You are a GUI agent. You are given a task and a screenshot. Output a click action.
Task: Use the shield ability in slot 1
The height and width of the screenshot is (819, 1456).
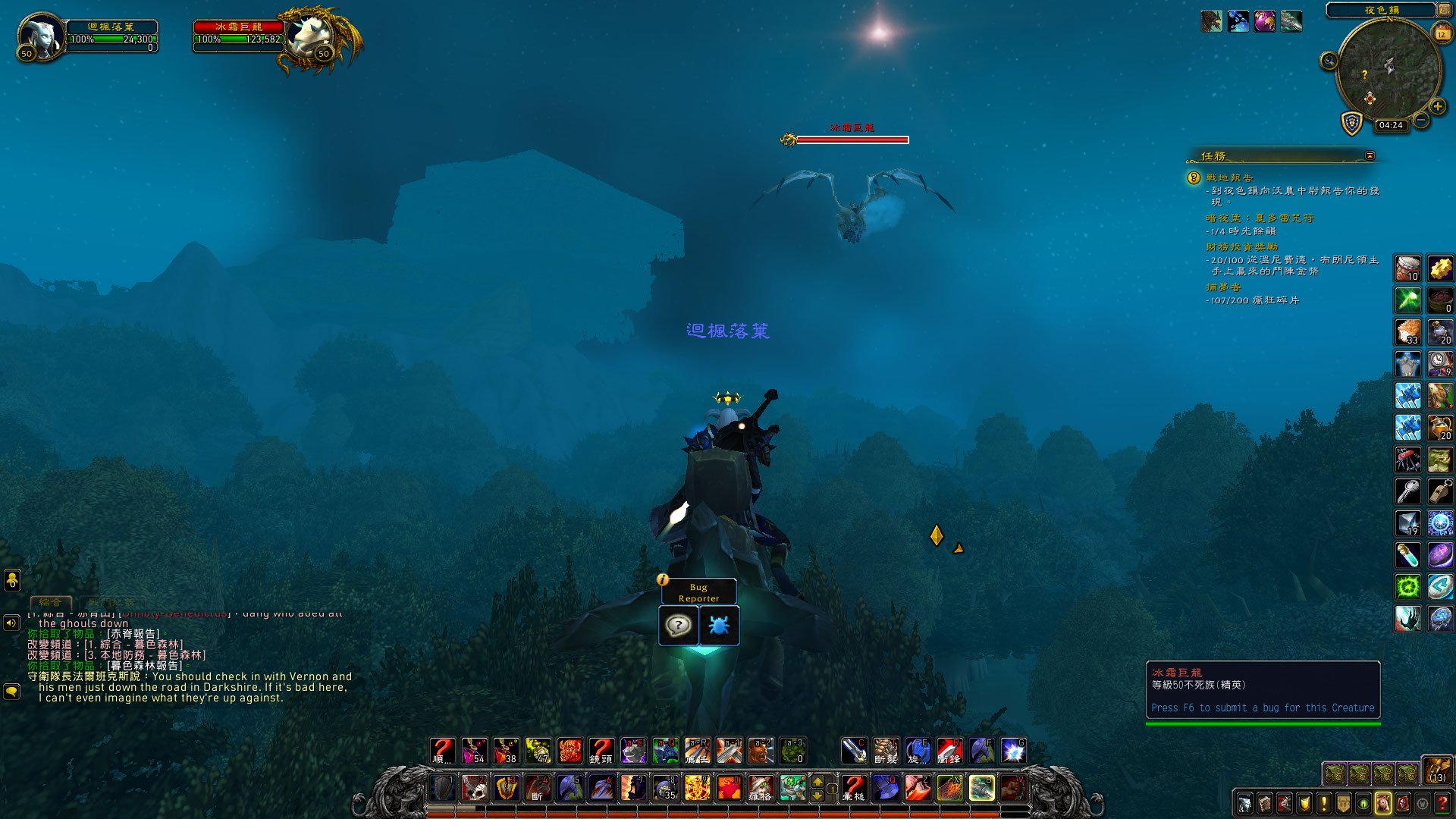tap(443, 789)
